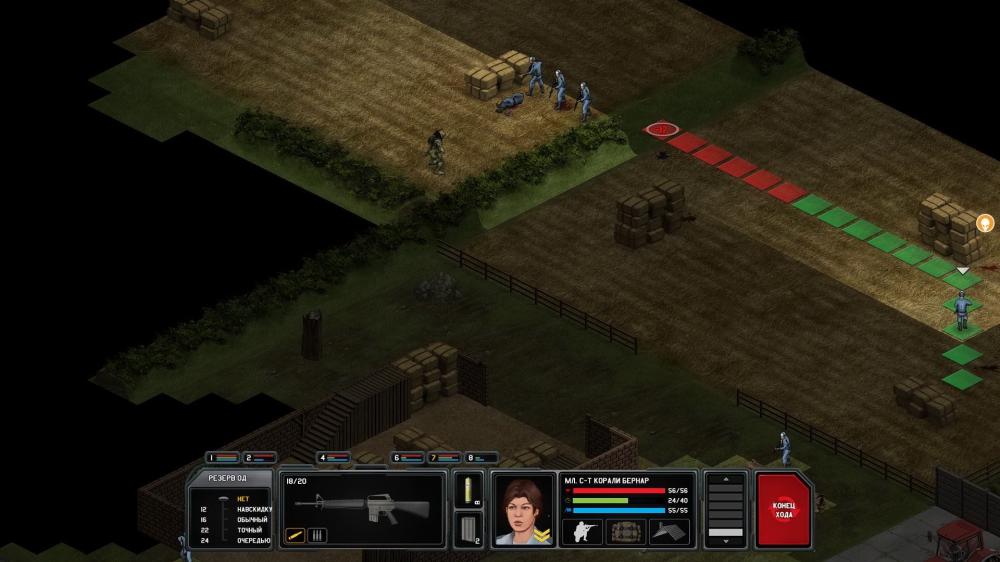Select the grenade slot
The height and width of the screenshot is (562, 1000).
tap(467, 490)
